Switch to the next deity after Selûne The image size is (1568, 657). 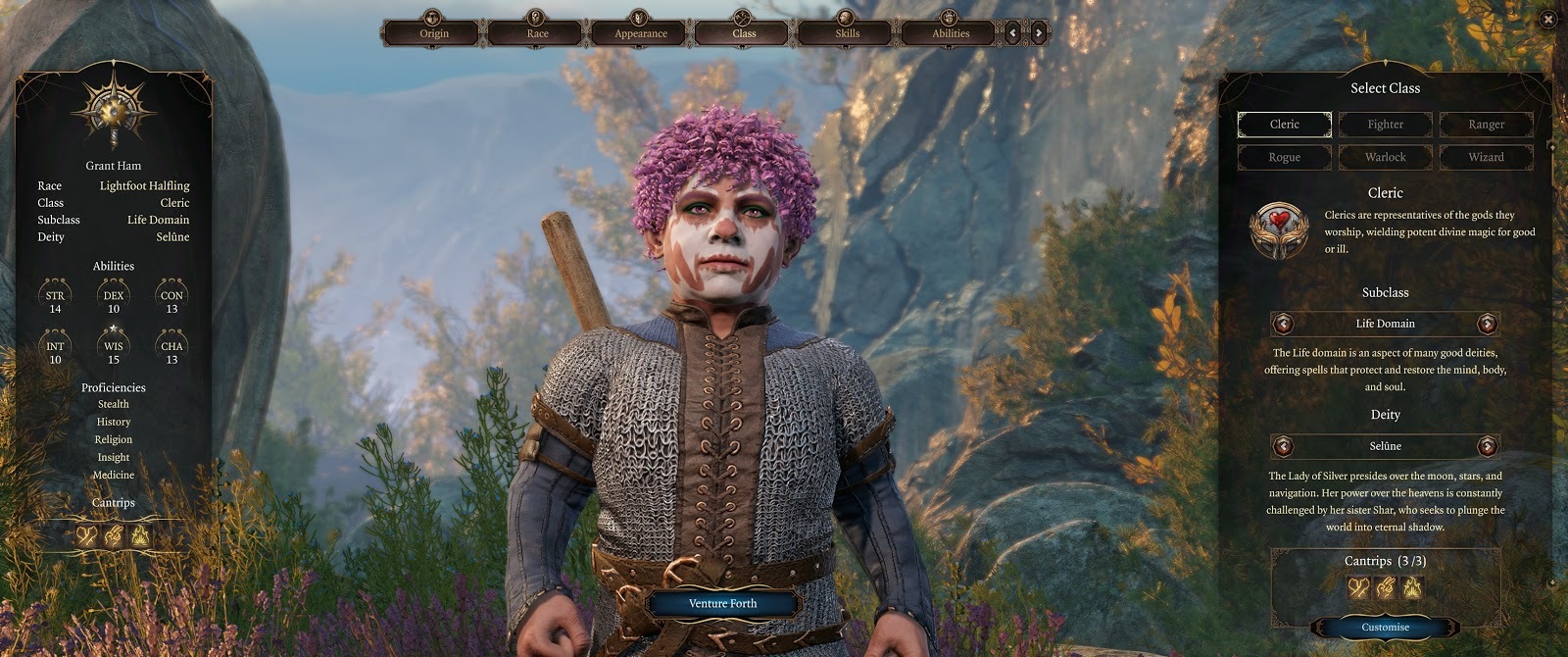[x=1488, y=446]
